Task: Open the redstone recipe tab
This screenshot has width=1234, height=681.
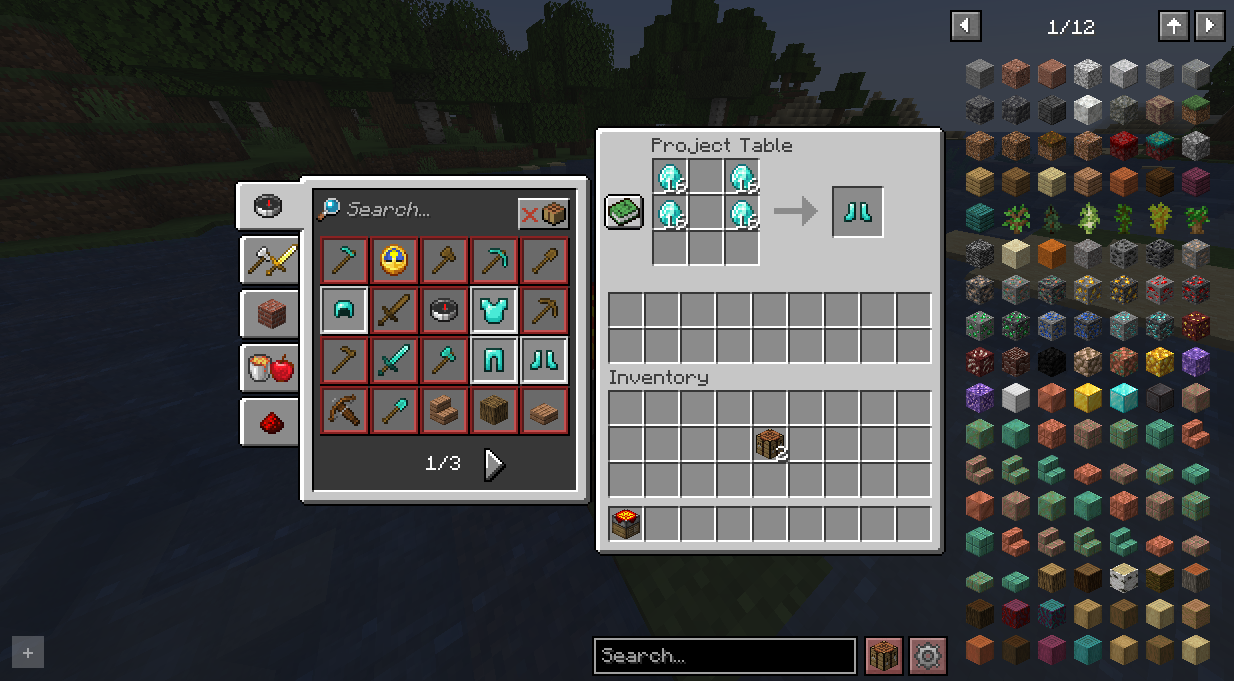Action: [x=270, y=423]
